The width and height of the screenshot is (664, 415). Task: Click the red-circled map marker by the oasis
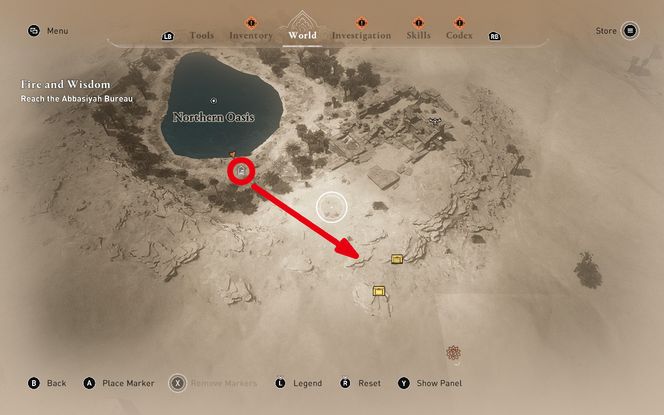[240, 171]
